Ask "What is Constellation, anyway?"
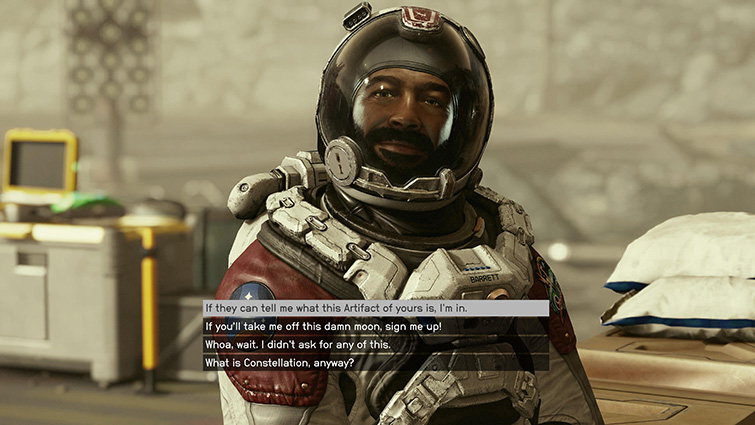Viewport: 755px width, 425px height. click(279, 362)
